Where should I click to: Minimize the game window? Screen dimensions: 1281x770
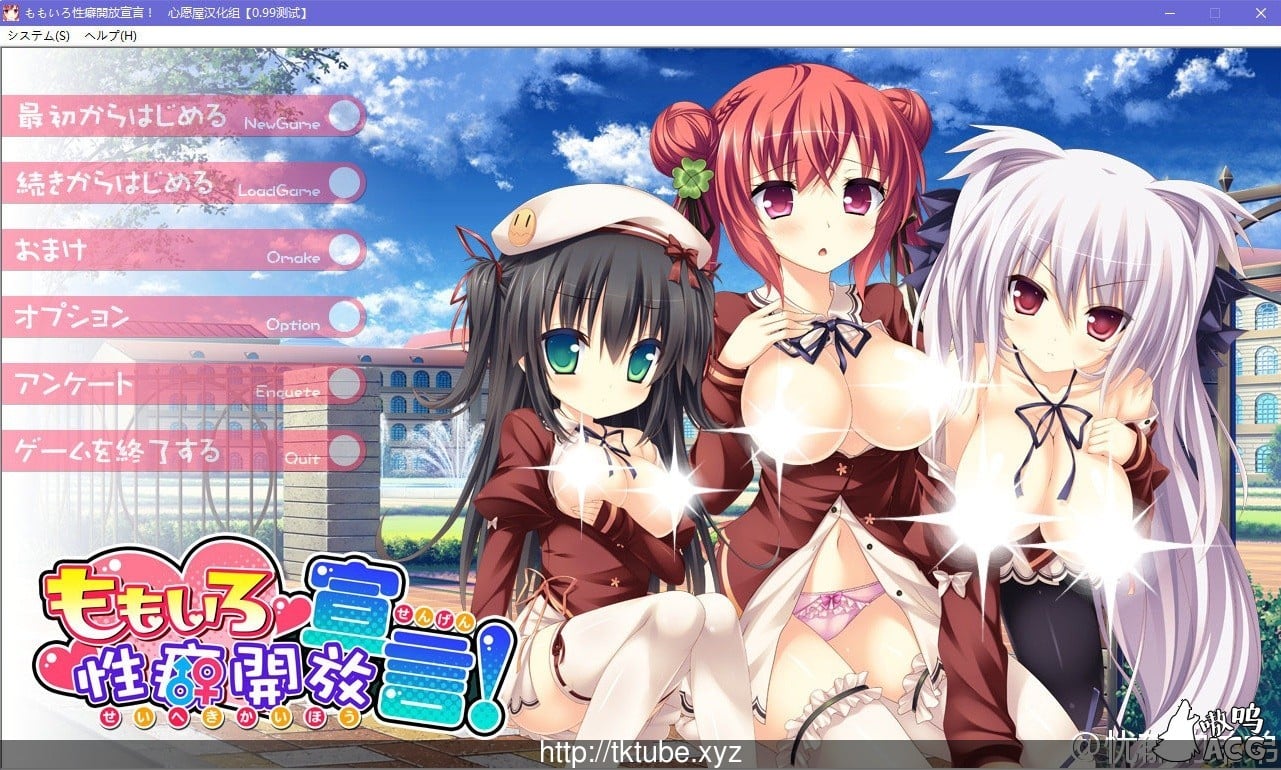(x=1166, y=13)
